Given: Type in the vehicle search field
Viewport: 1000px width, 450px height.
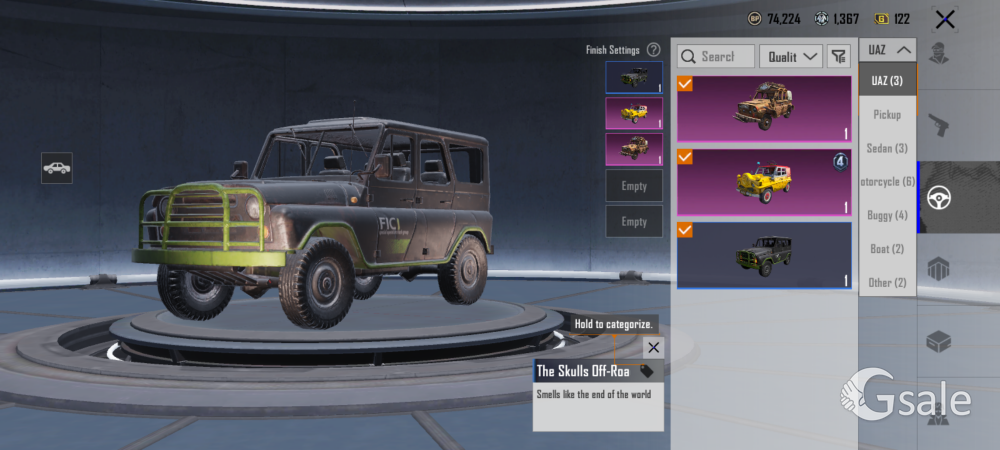Looking at the screenshot, I should [716, 57].
